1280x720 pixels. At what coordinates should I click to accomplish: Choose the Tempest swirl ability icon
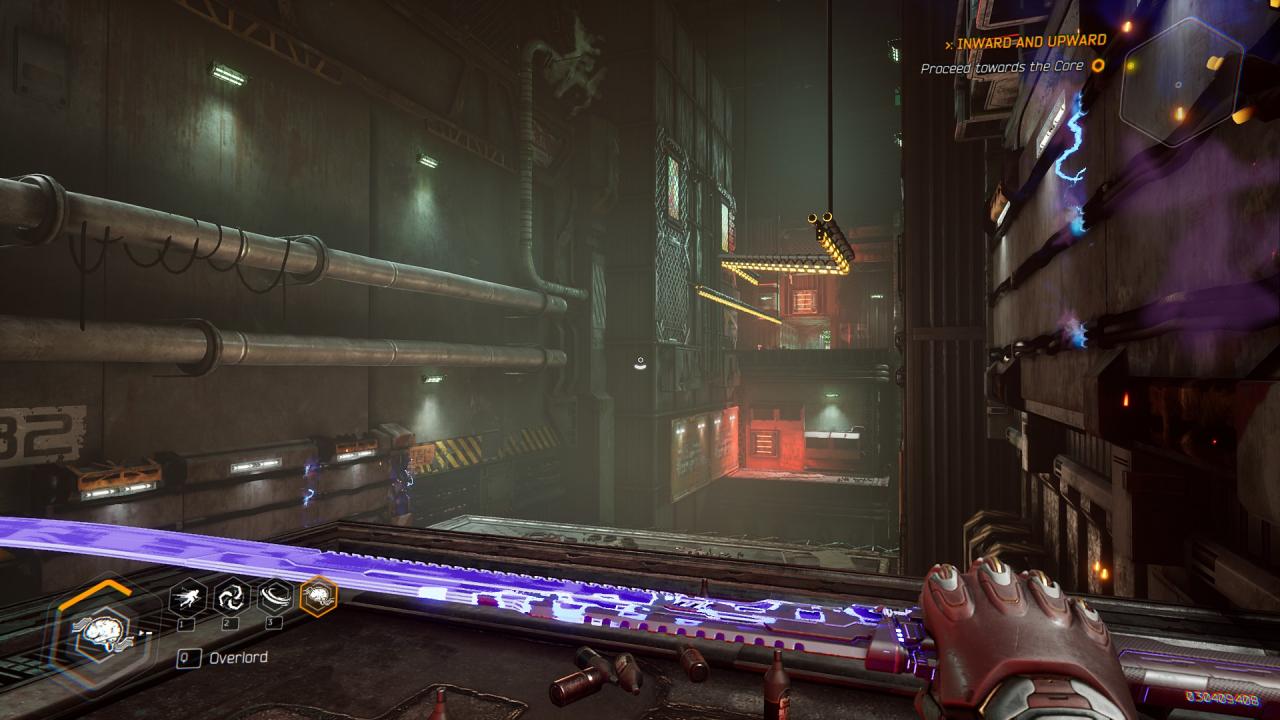(231, 598)
